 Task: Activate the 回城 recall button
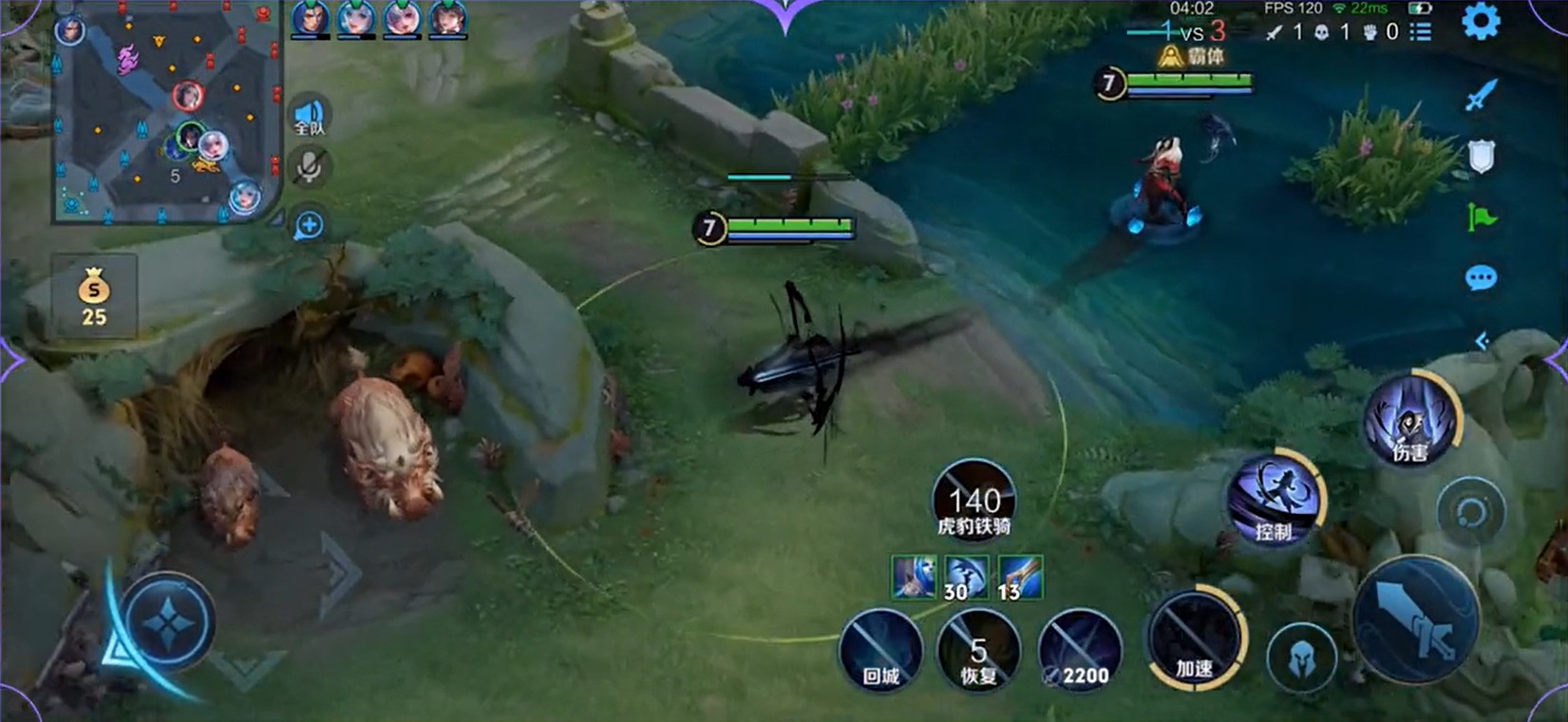[880, 651]
